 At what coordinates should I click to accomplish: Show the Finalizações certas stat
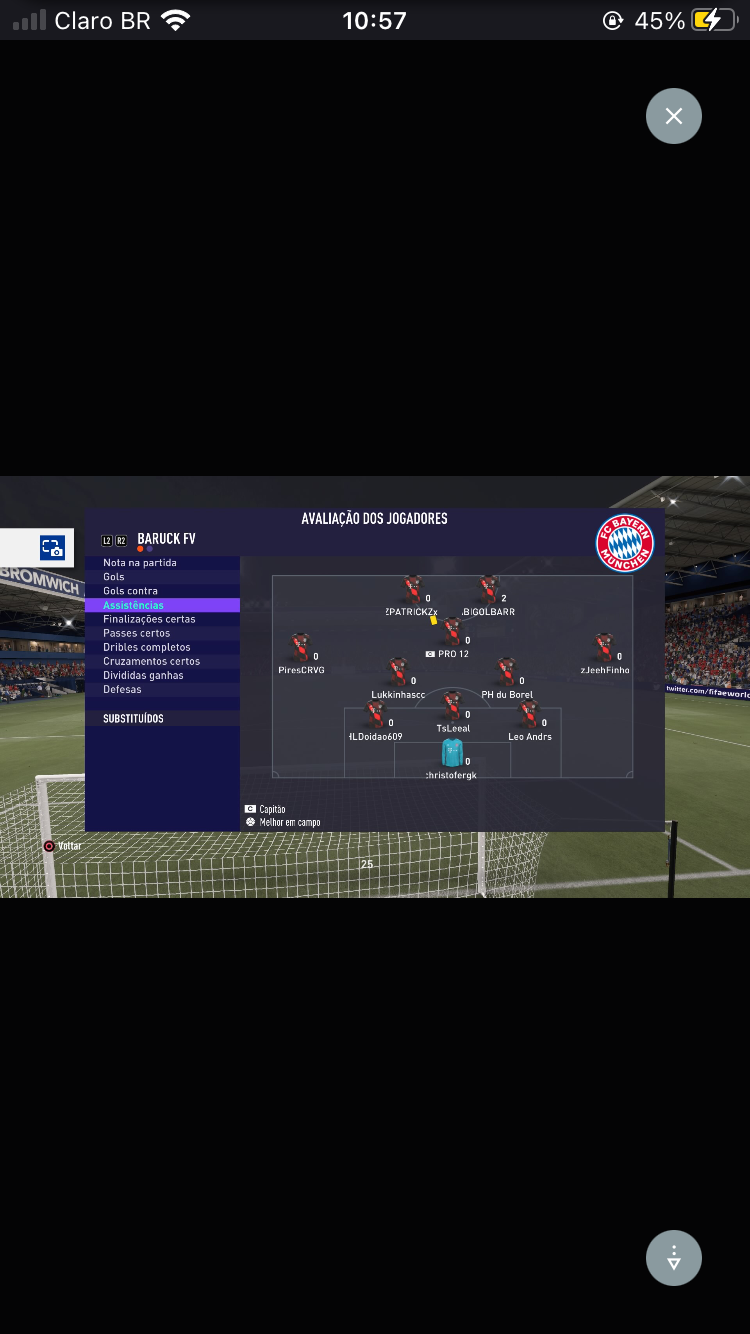click(149, 619)
